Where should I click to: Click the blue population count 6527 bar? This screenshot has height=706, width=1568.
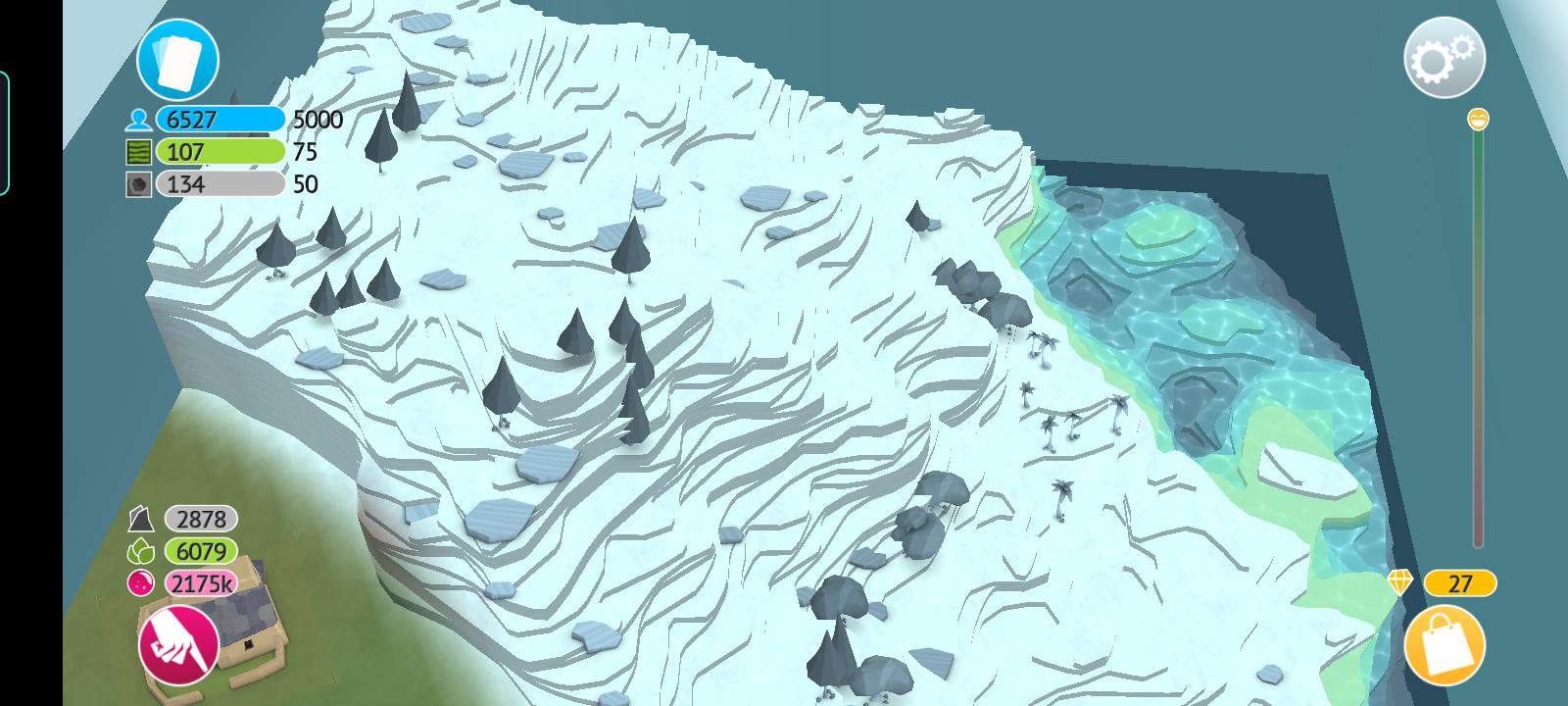[x=220, y=121]
